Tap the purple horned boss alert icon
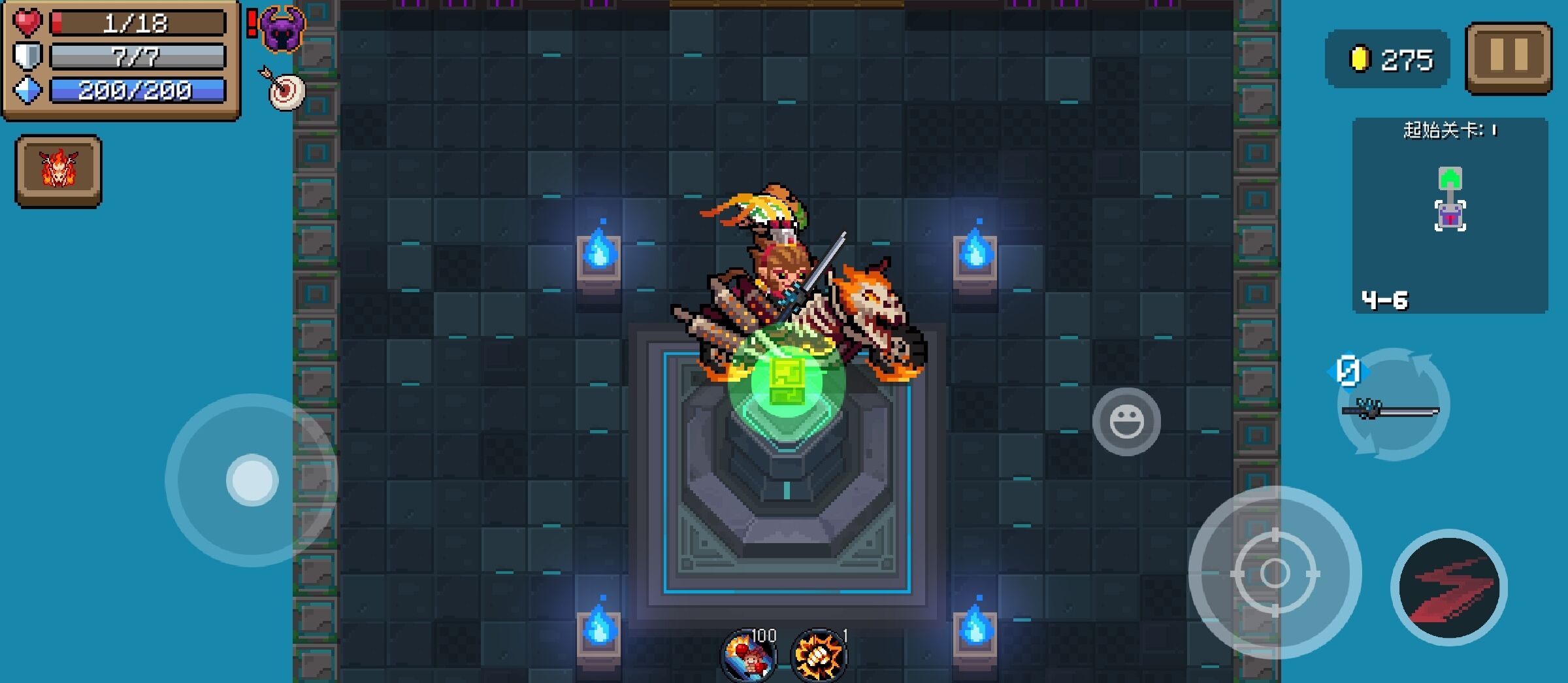 [282, 29]
